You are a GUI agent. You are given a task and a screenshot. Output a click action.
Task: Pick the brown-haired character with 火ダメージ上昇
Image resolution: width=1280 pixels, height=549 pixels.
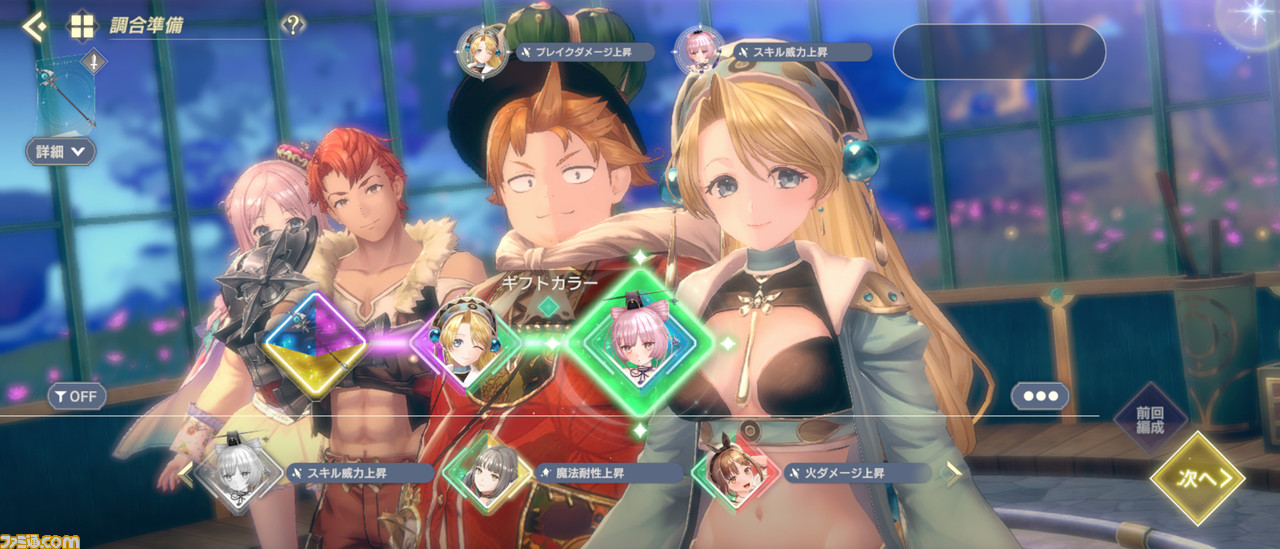[736, 472]
